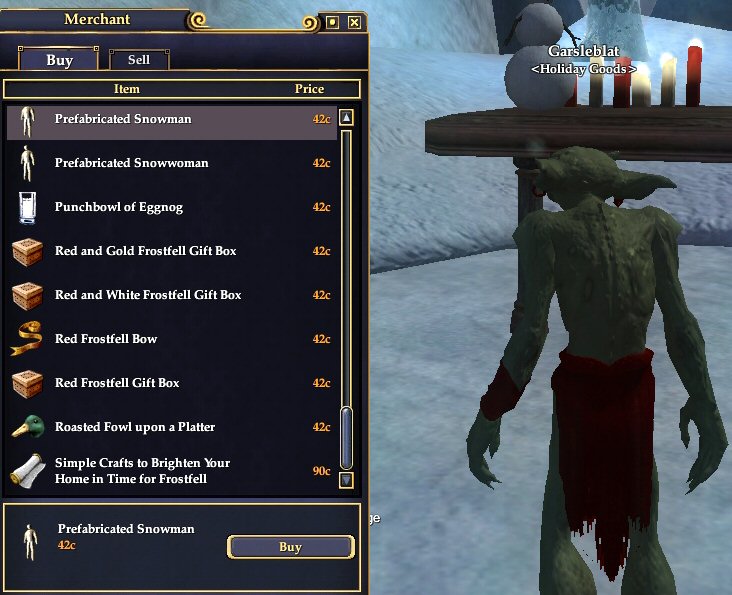
Task: Sort the list by the Price column header
Action: pyautogui.click(x=309, y=89)
